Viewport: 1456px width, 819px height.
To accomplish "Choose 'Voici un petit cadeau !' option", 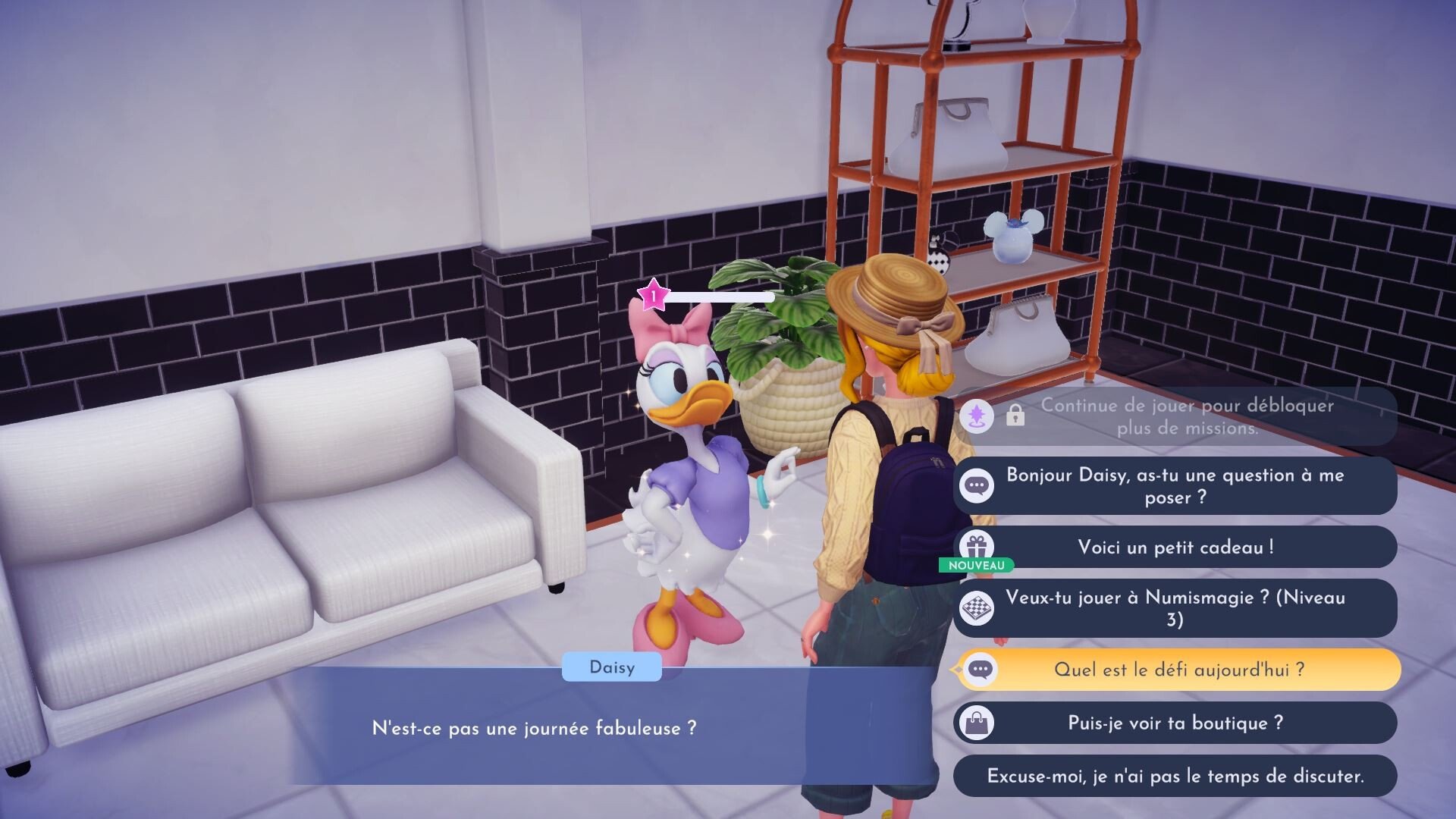I will pyautogui.click(x=1175, y=548).
